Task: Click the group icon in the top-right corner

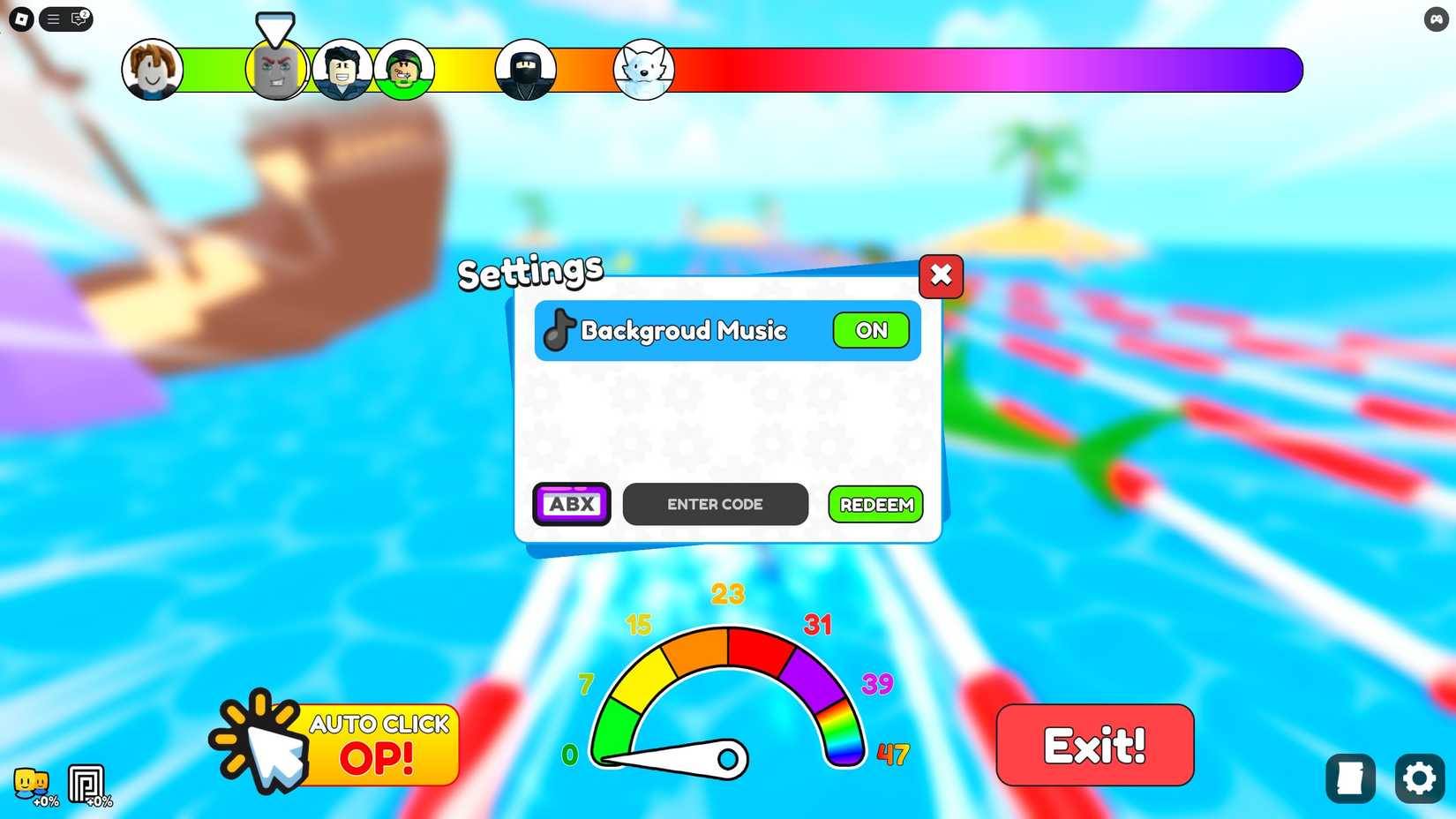Action: (x=1436, y=19)
